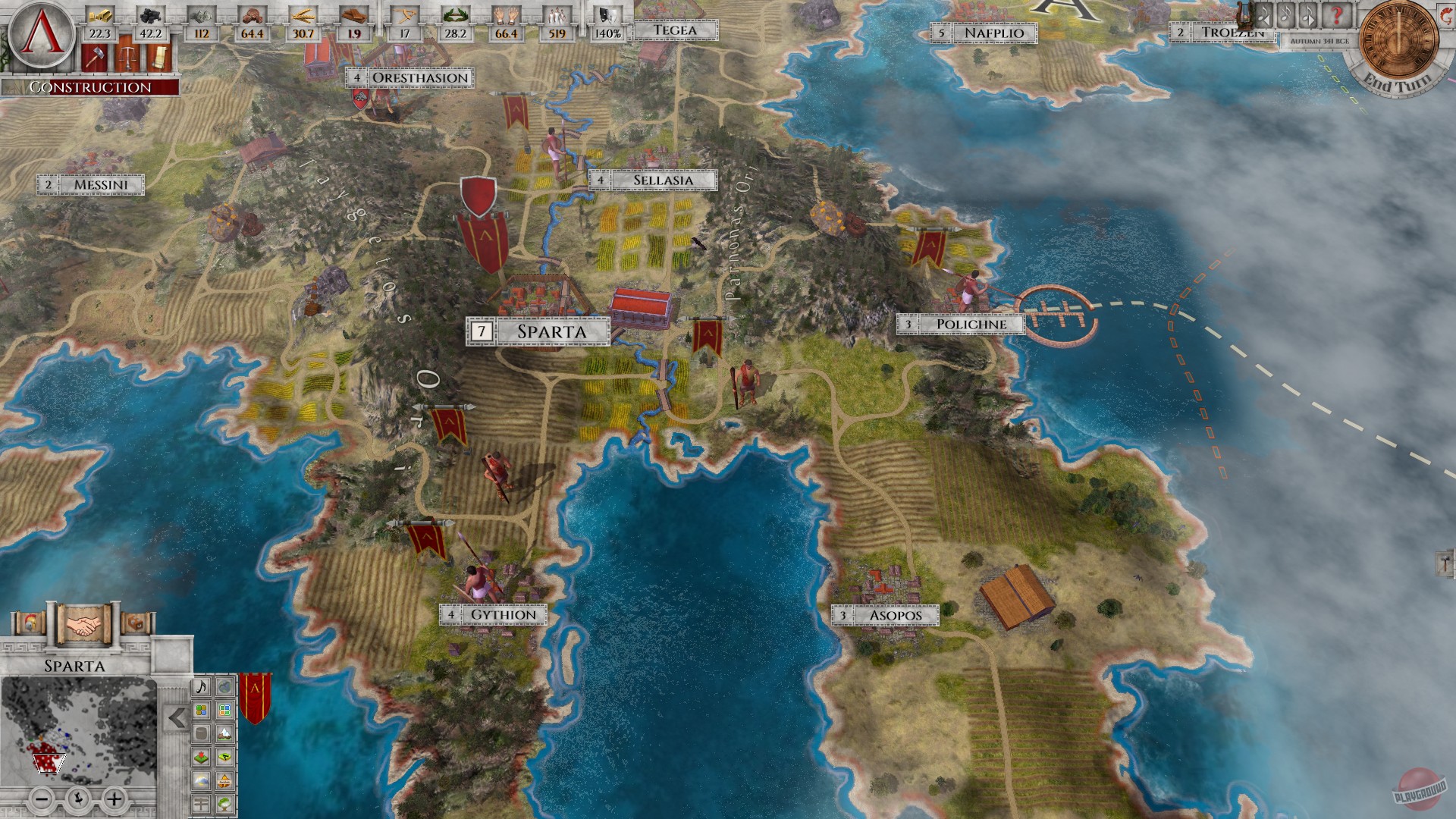The width and height of the screenshot is (1456, 819).
Task: Inspect the coal resource icon
Action: tap(150, 14)
